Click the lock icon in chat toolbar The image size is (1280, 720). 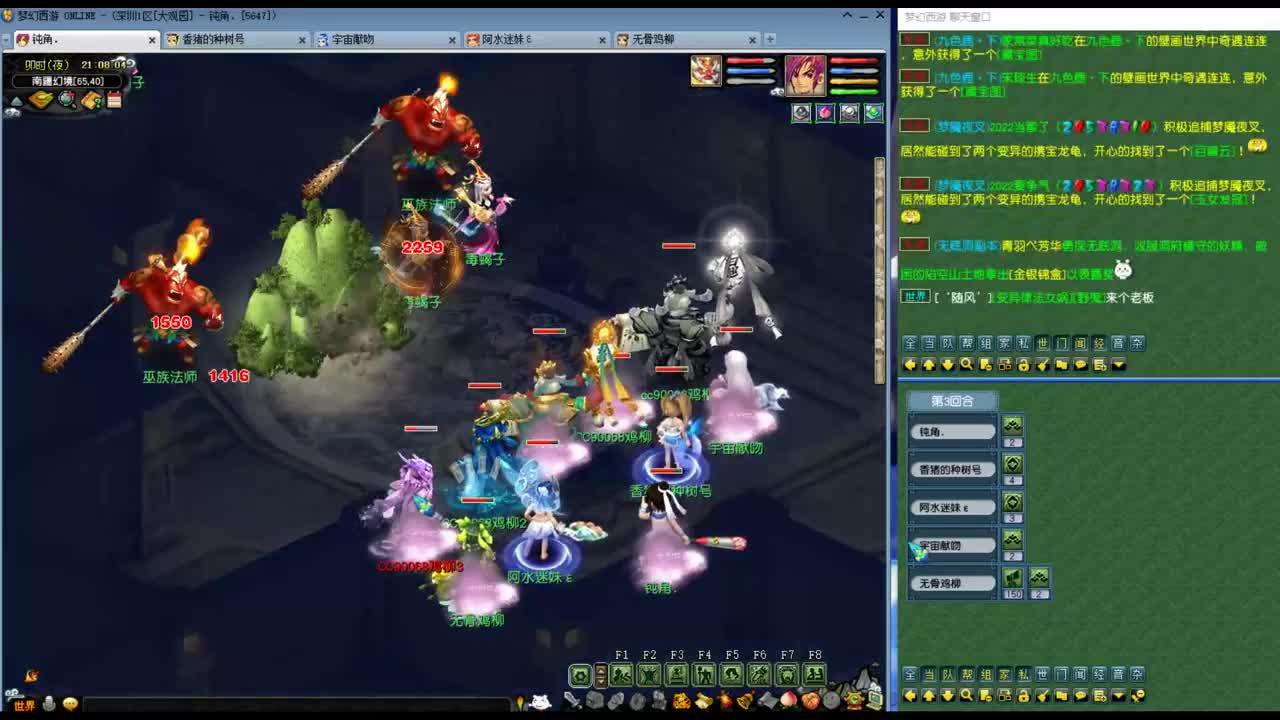pyautogui.click(x=1023, y=363)
